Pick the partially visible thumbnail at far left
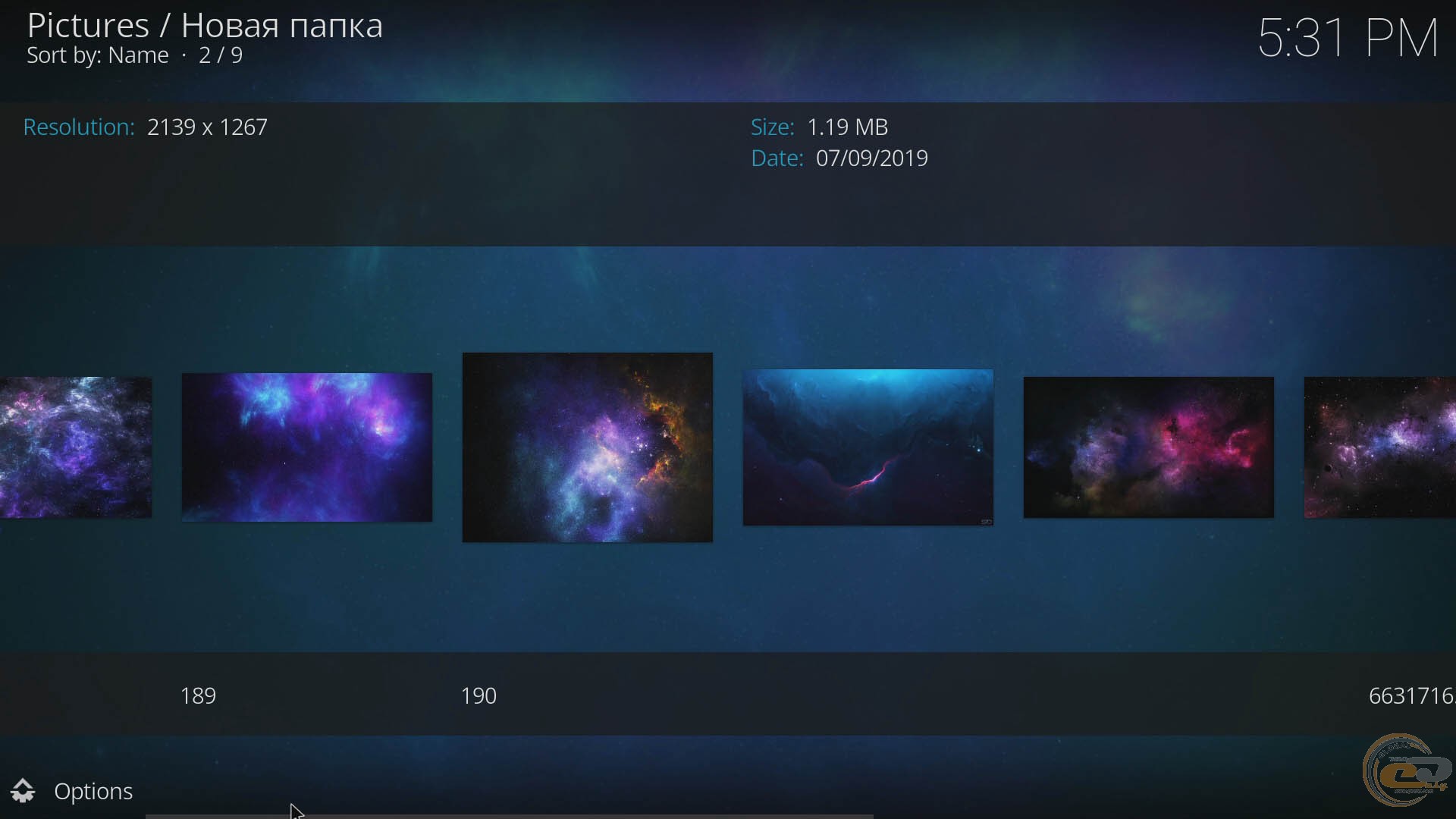This screenshot has width=1456, height=819. click(74, 447)
